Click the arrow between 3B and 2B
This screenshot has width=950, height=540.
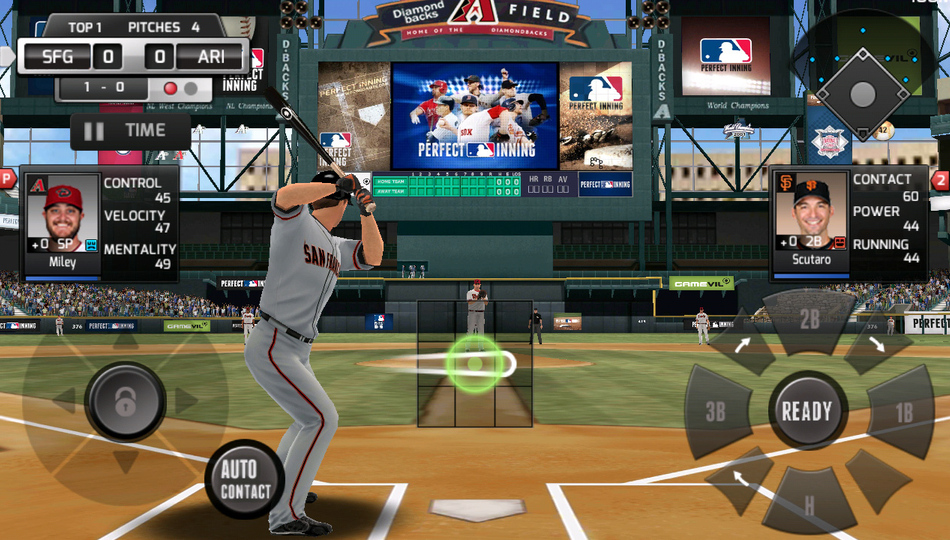coord(743,347)
